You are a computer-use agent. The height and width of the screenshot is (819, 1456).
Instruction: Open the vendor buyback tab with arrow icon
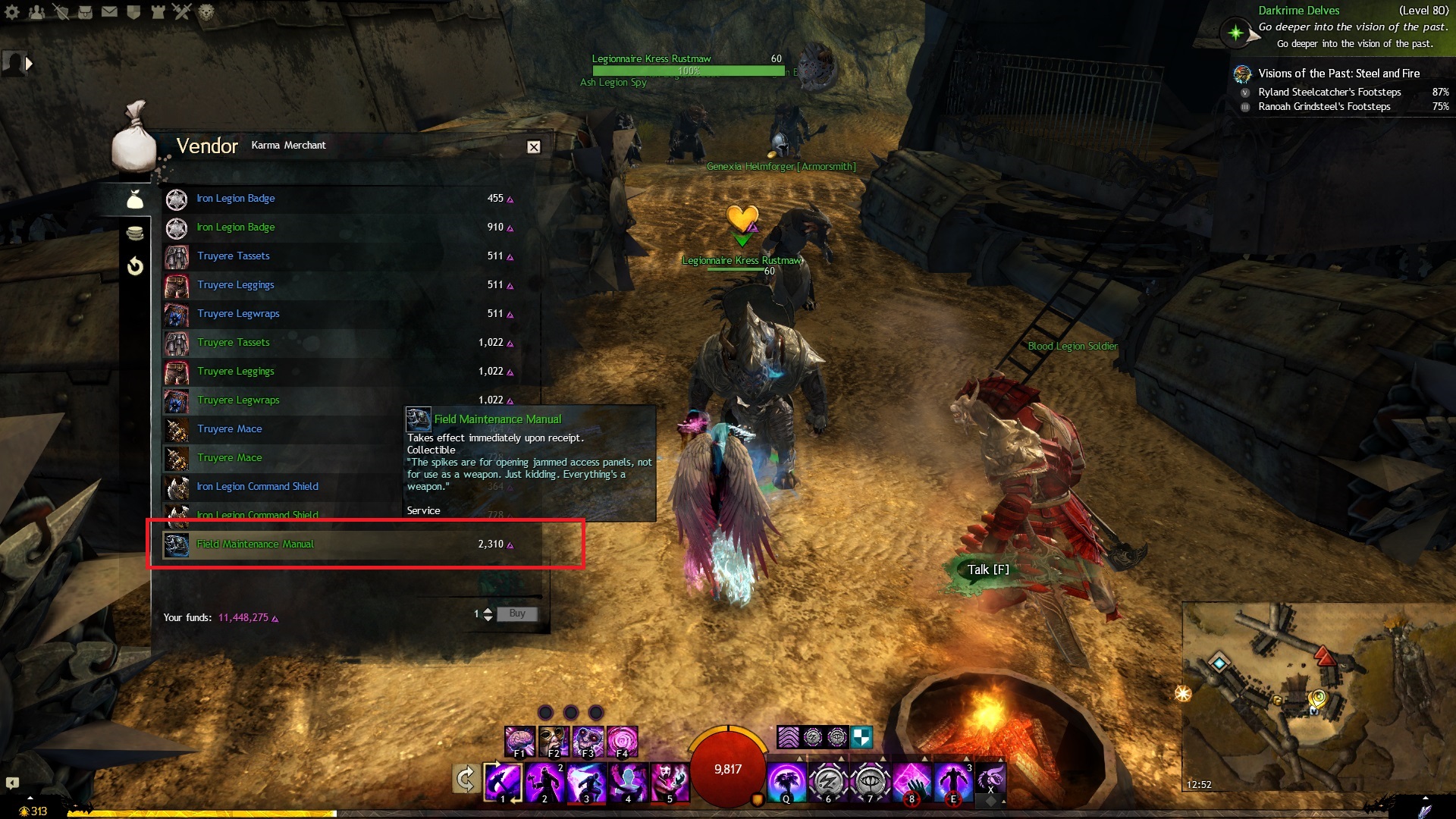[135, 266]
